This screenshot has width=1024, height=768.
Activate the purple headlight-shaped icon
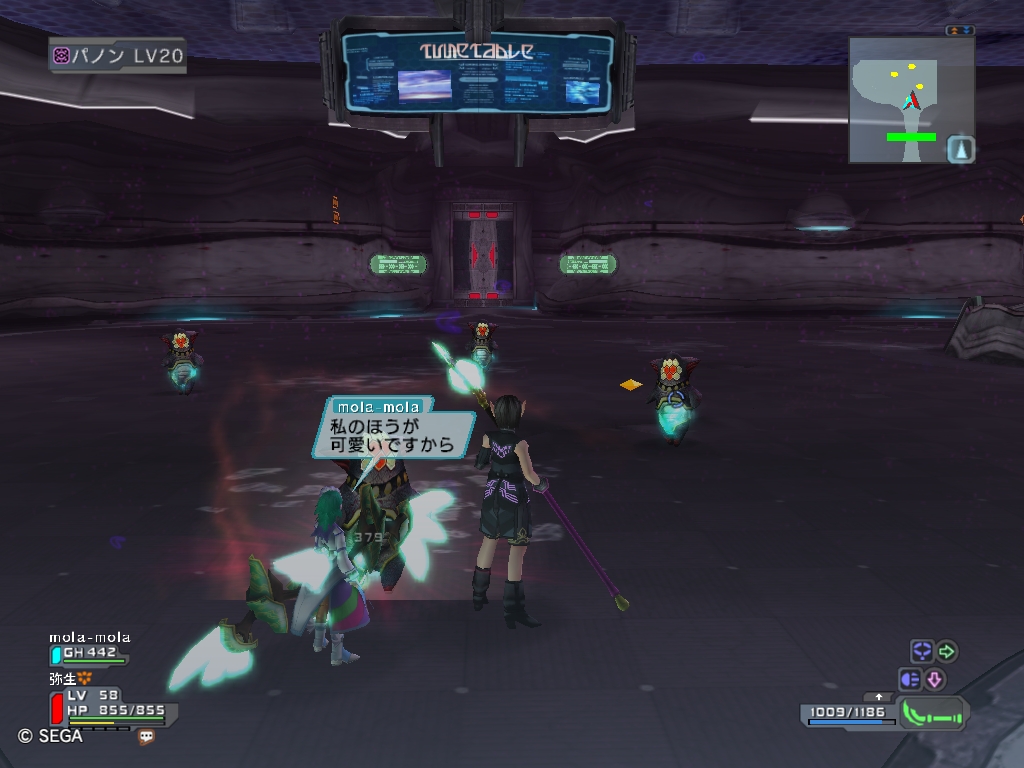click(910, 680)
